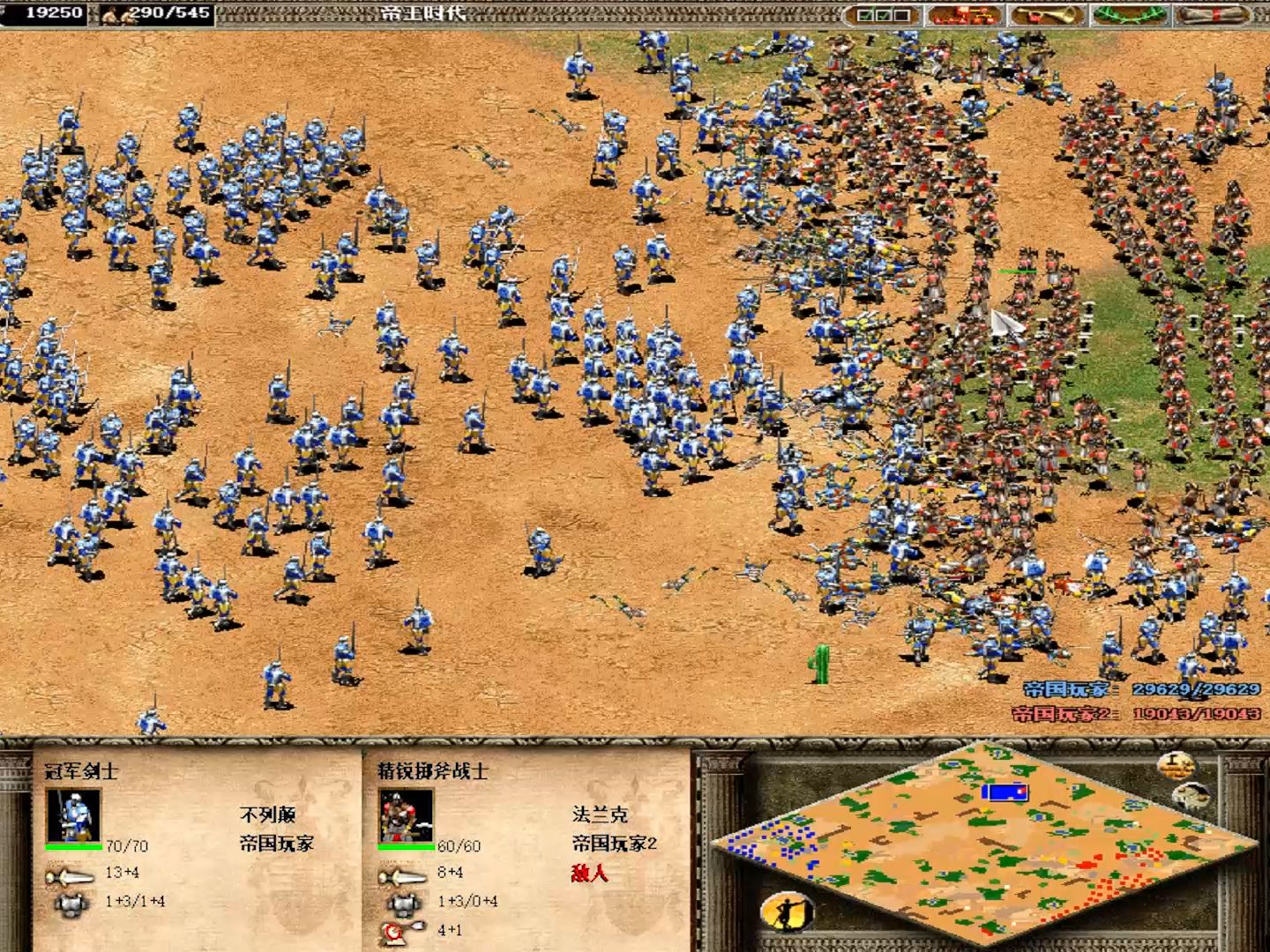Click the minimap terrain view
The height and width of the screenshot is (952, 1270).
(x=983, y=844)
